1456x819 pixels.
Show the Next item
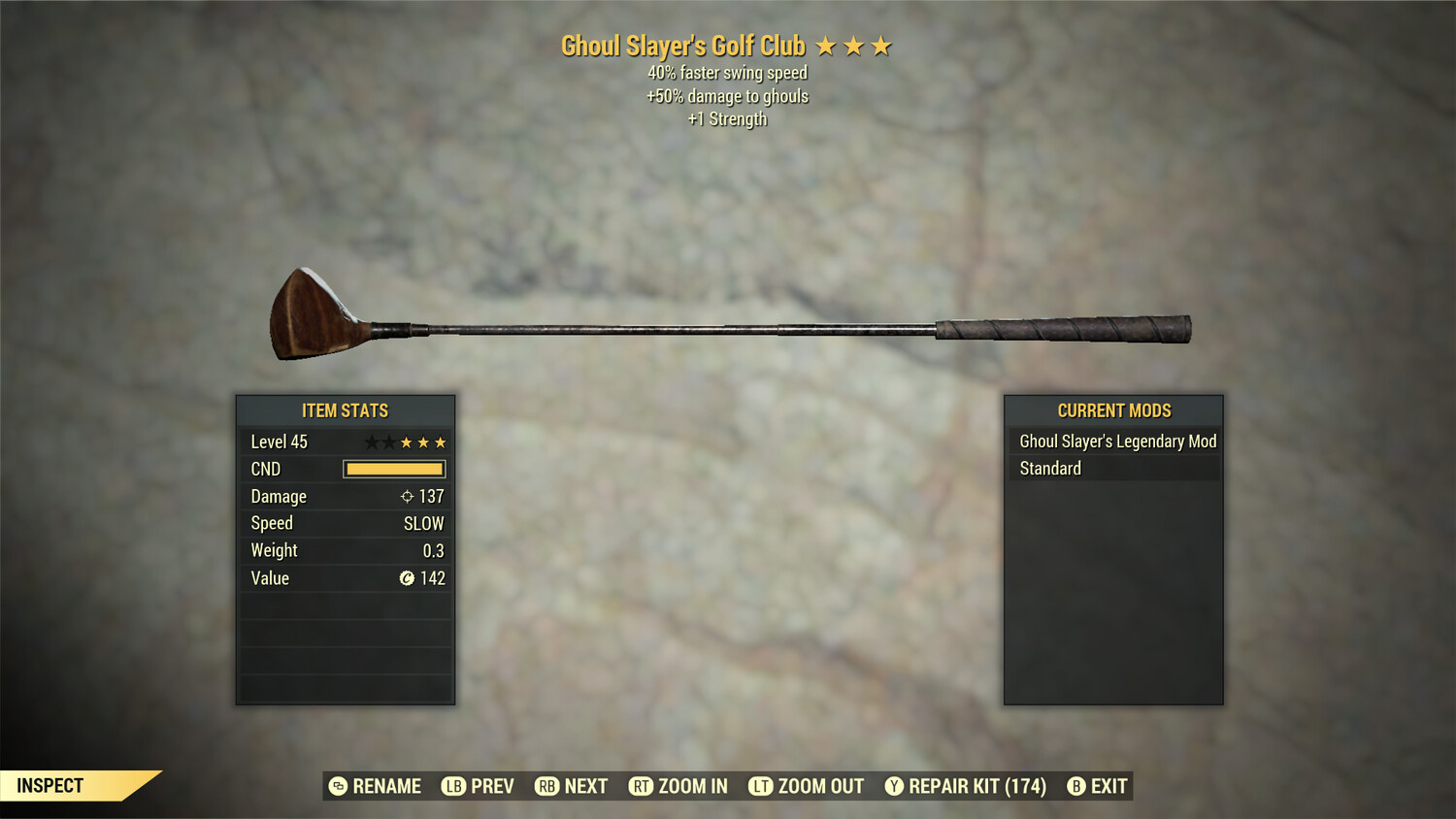572,786
